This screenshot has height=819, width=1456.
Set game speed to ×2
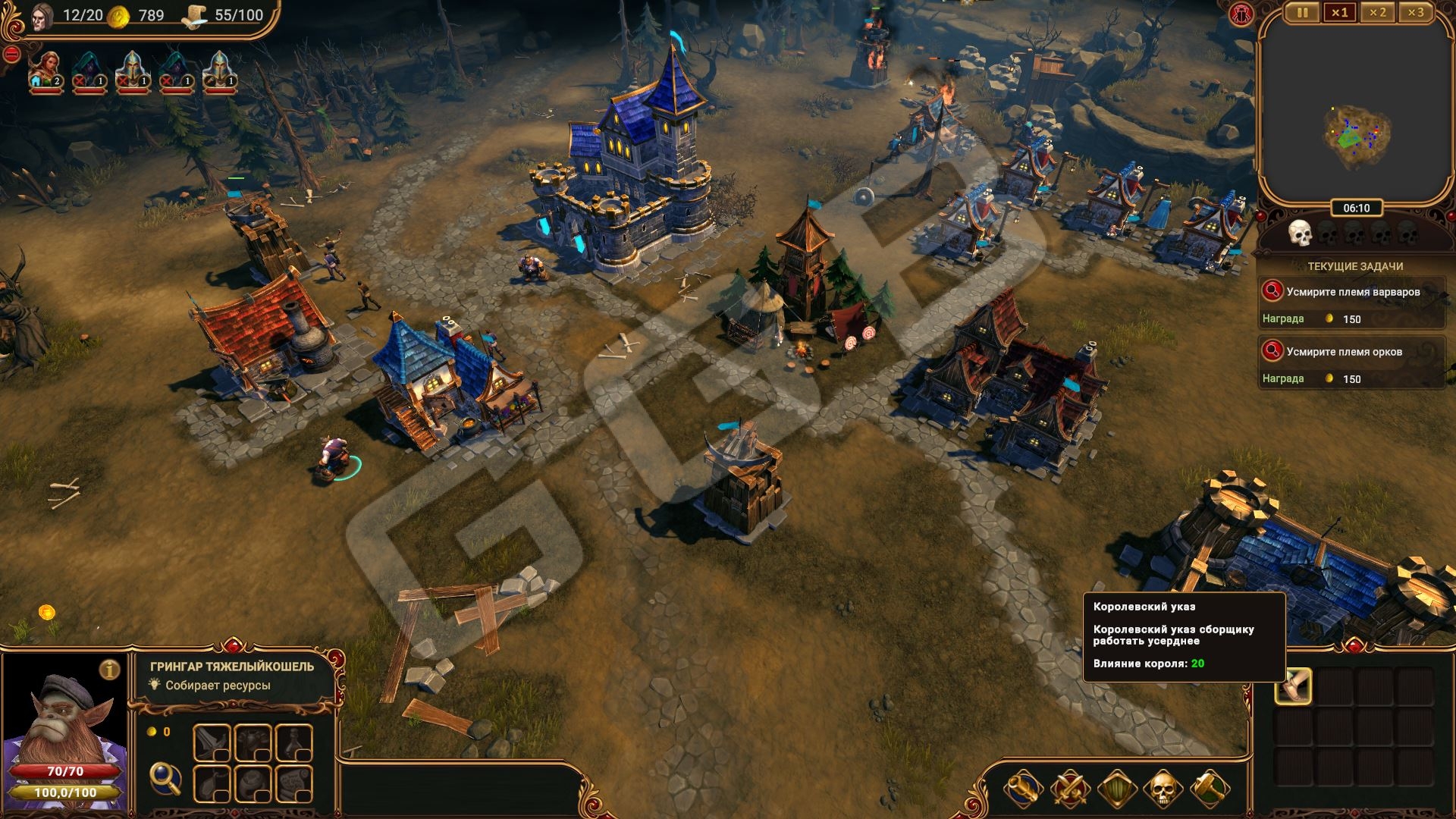coord(1377,12)
